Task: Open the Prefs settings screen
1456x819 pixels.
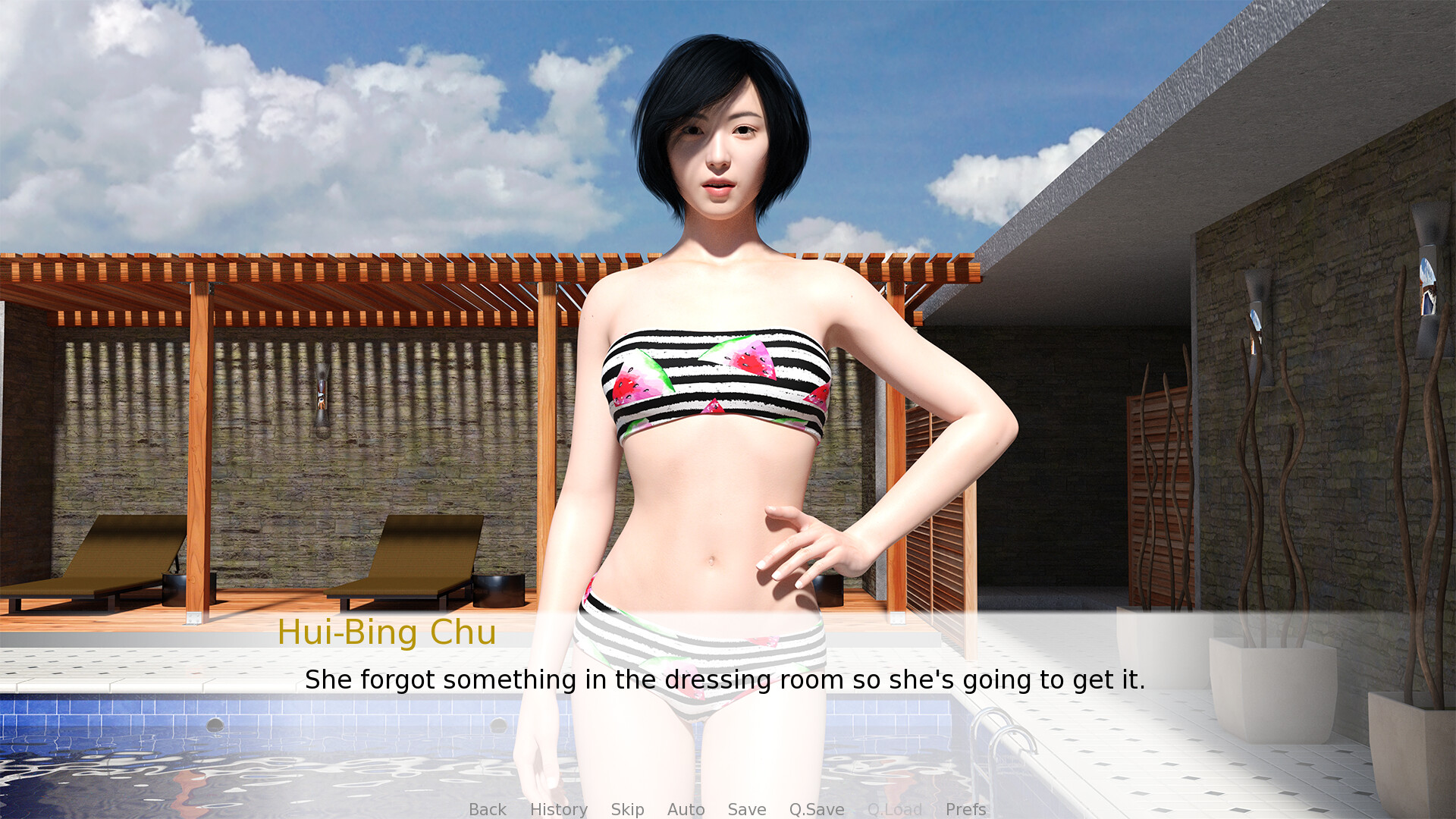Action: tap(965, 809)
